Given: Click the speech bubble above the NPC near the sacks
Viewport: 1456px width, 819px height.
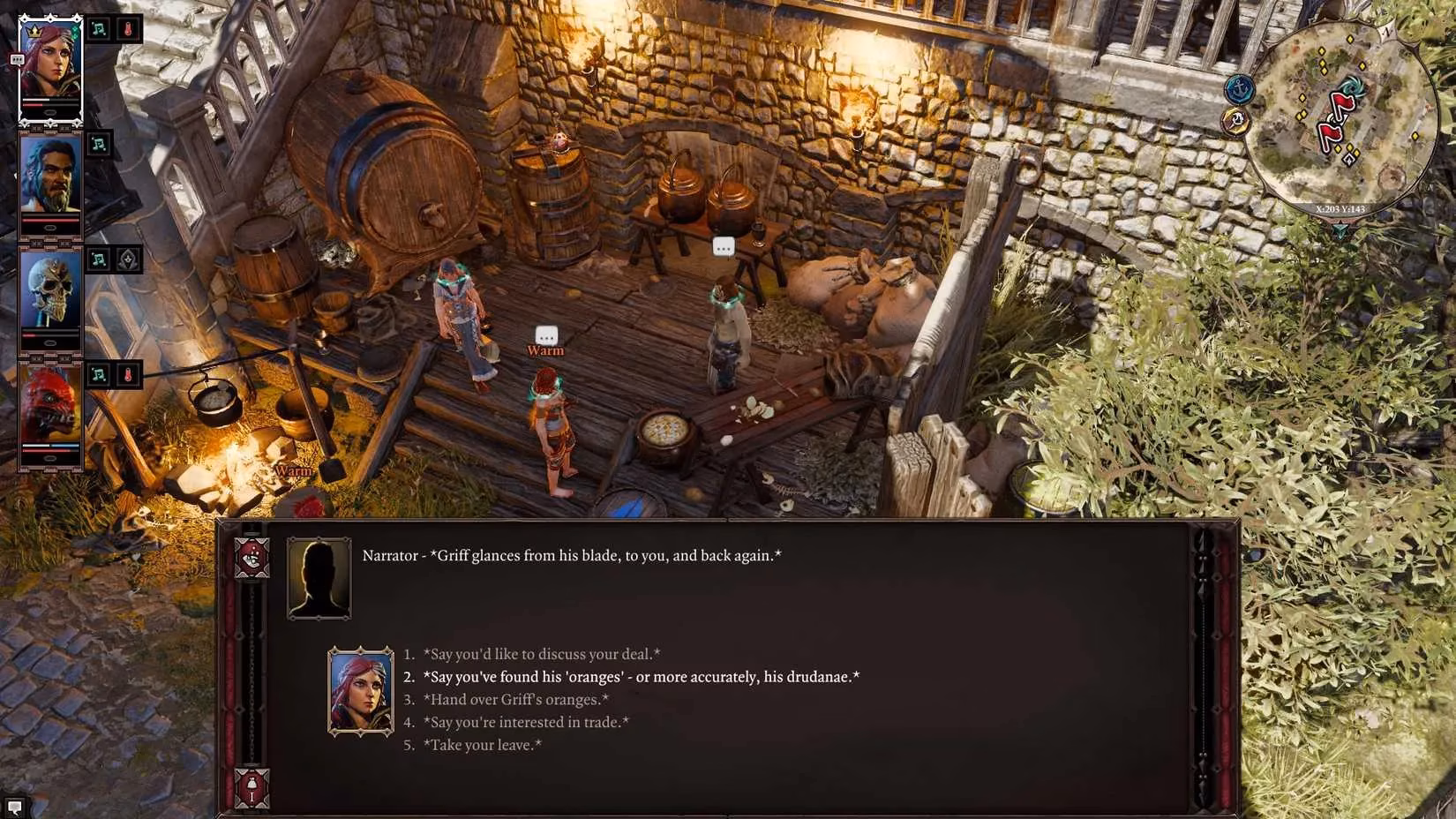Looking at the screenshot, I should coord(724,247).
